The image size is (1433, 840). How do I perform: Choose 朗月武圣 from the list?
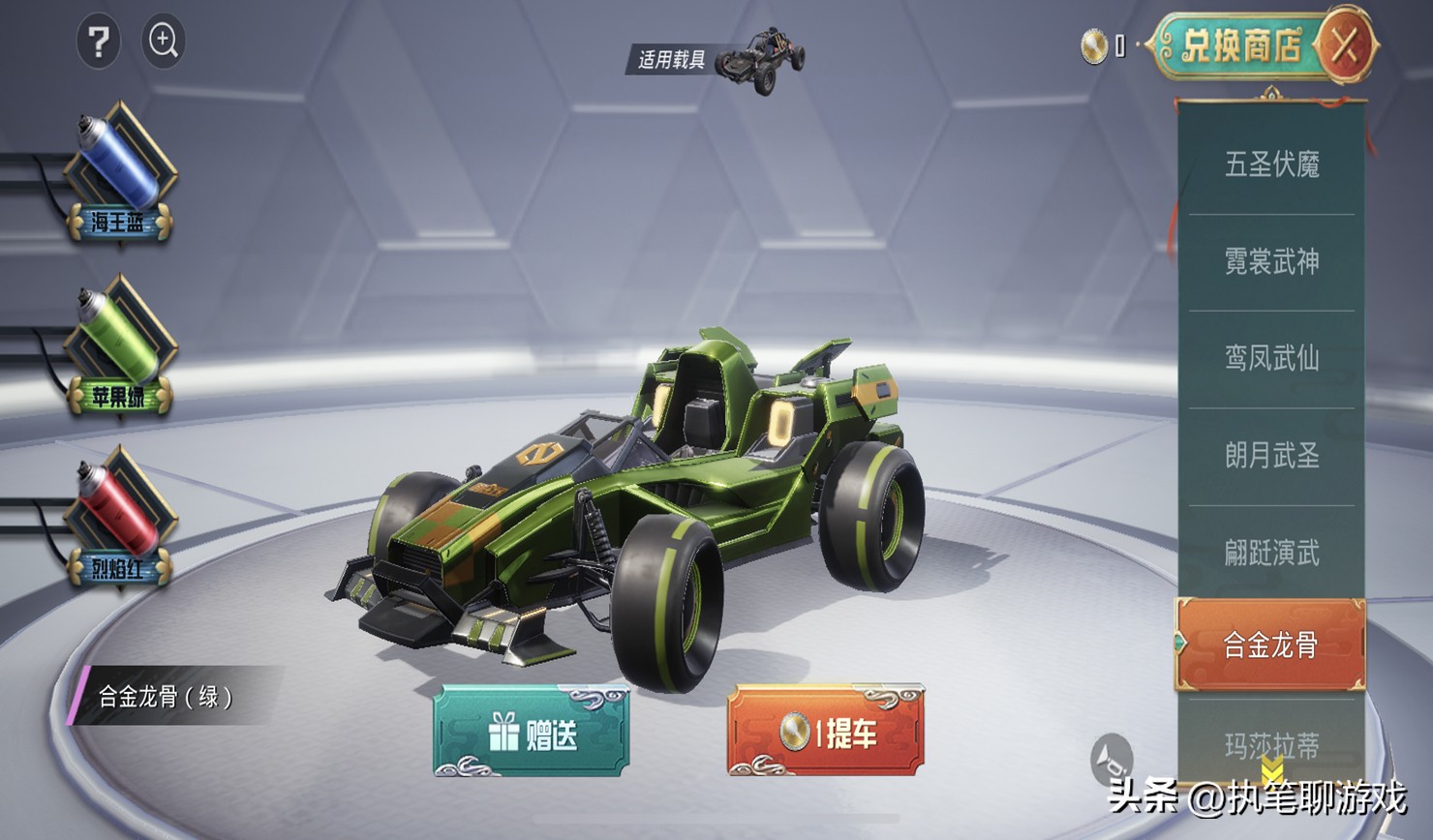(x=1271, y=455)
